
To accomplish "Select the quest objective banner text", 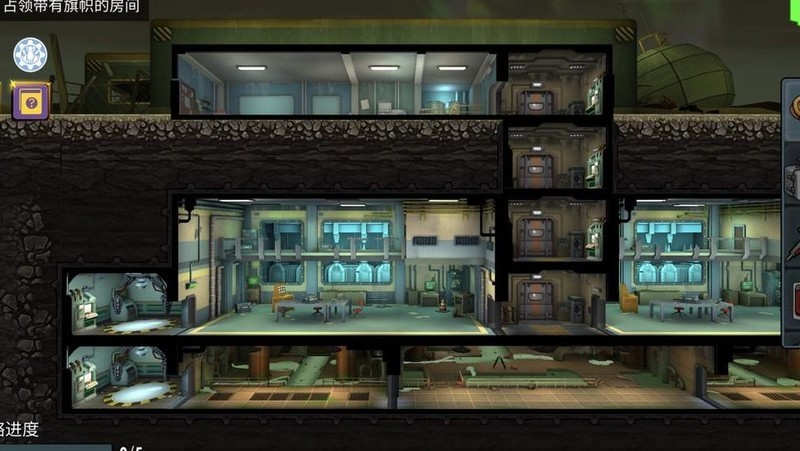I will click(x=72, y=9).
